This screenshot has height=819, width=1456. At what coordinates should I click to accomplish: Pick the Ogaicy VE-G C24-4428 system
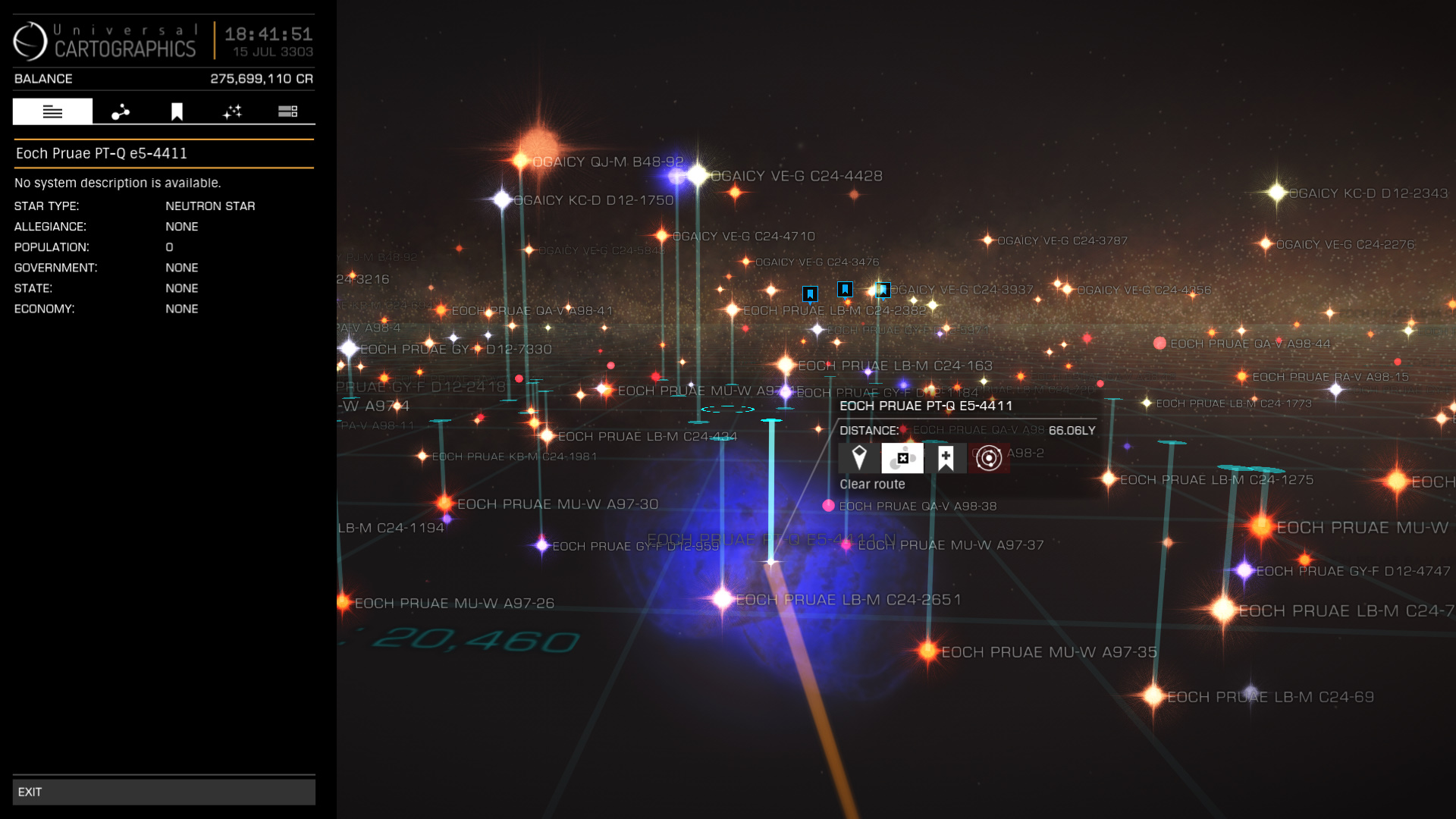click(698, 176)
